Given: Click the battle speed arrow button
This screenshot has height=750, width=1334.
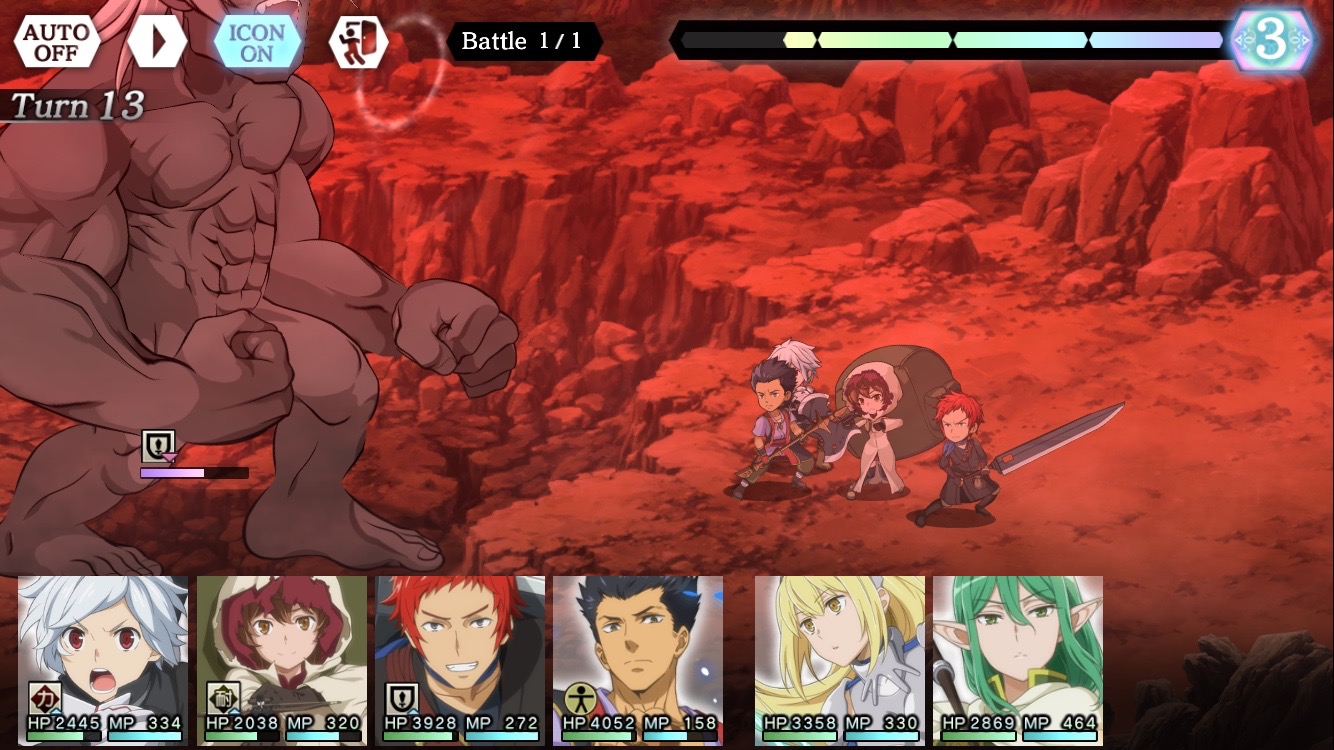Looking at the screenshot, I should tap(157, 41).
